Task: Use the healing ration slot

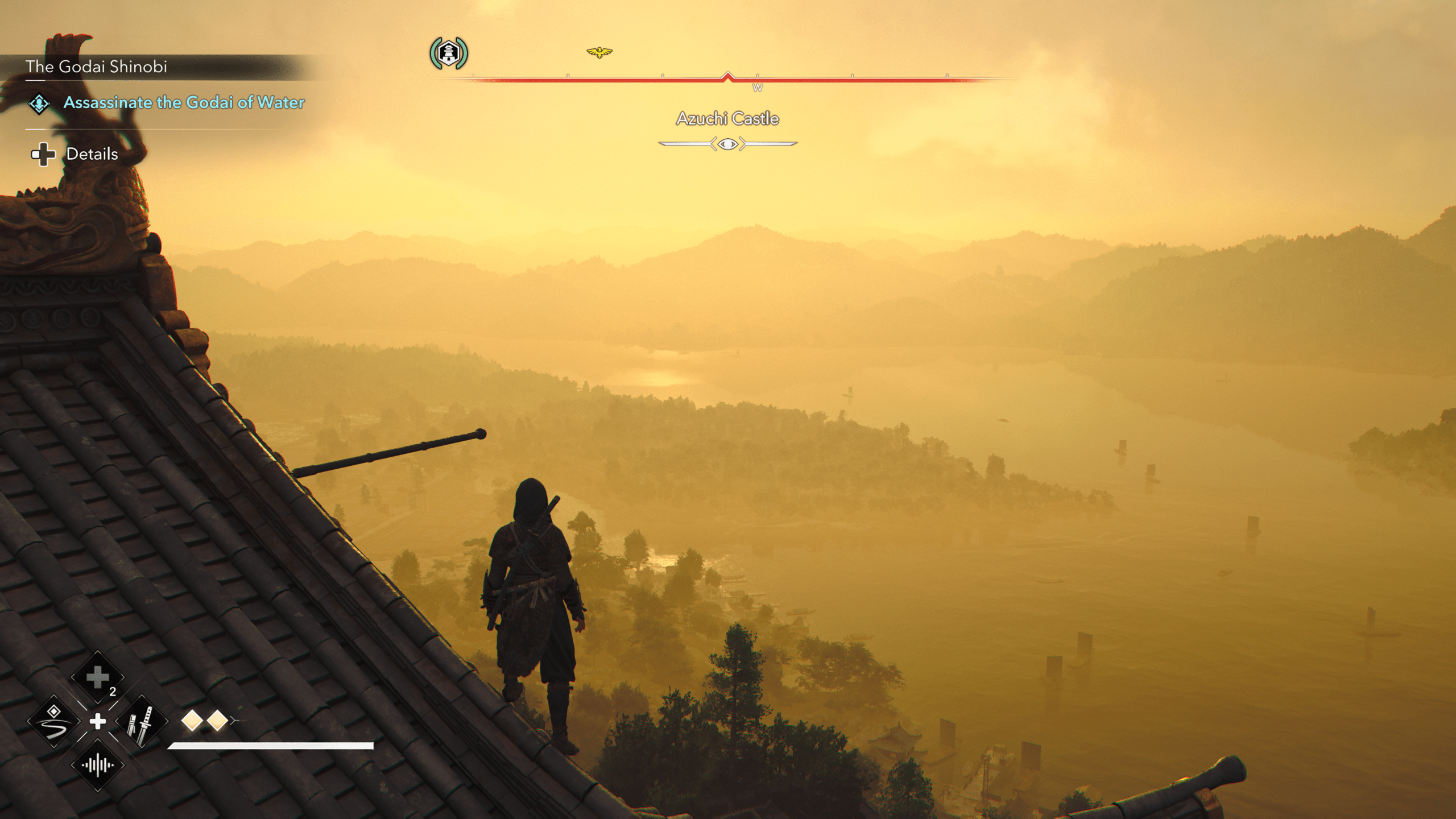Action: point(98,677)
